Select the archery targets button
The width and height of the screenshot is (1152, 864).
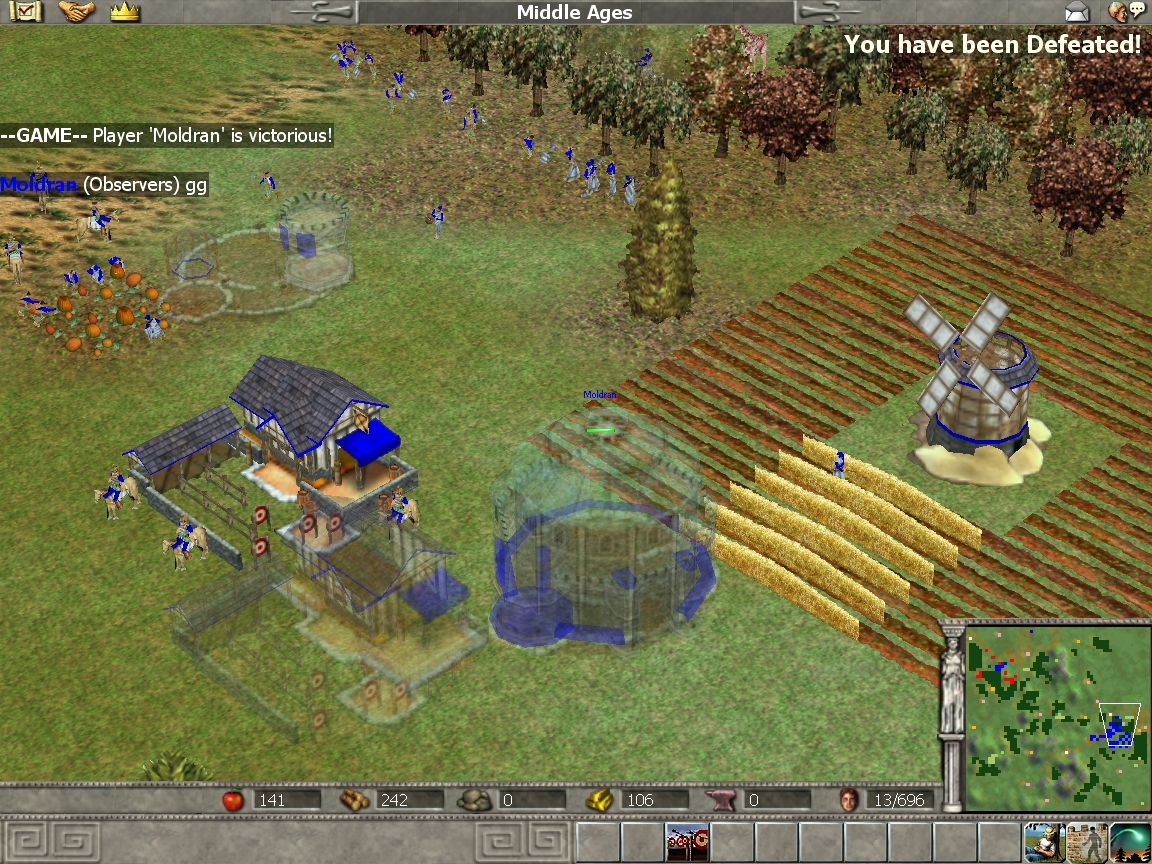click(687, 842)
